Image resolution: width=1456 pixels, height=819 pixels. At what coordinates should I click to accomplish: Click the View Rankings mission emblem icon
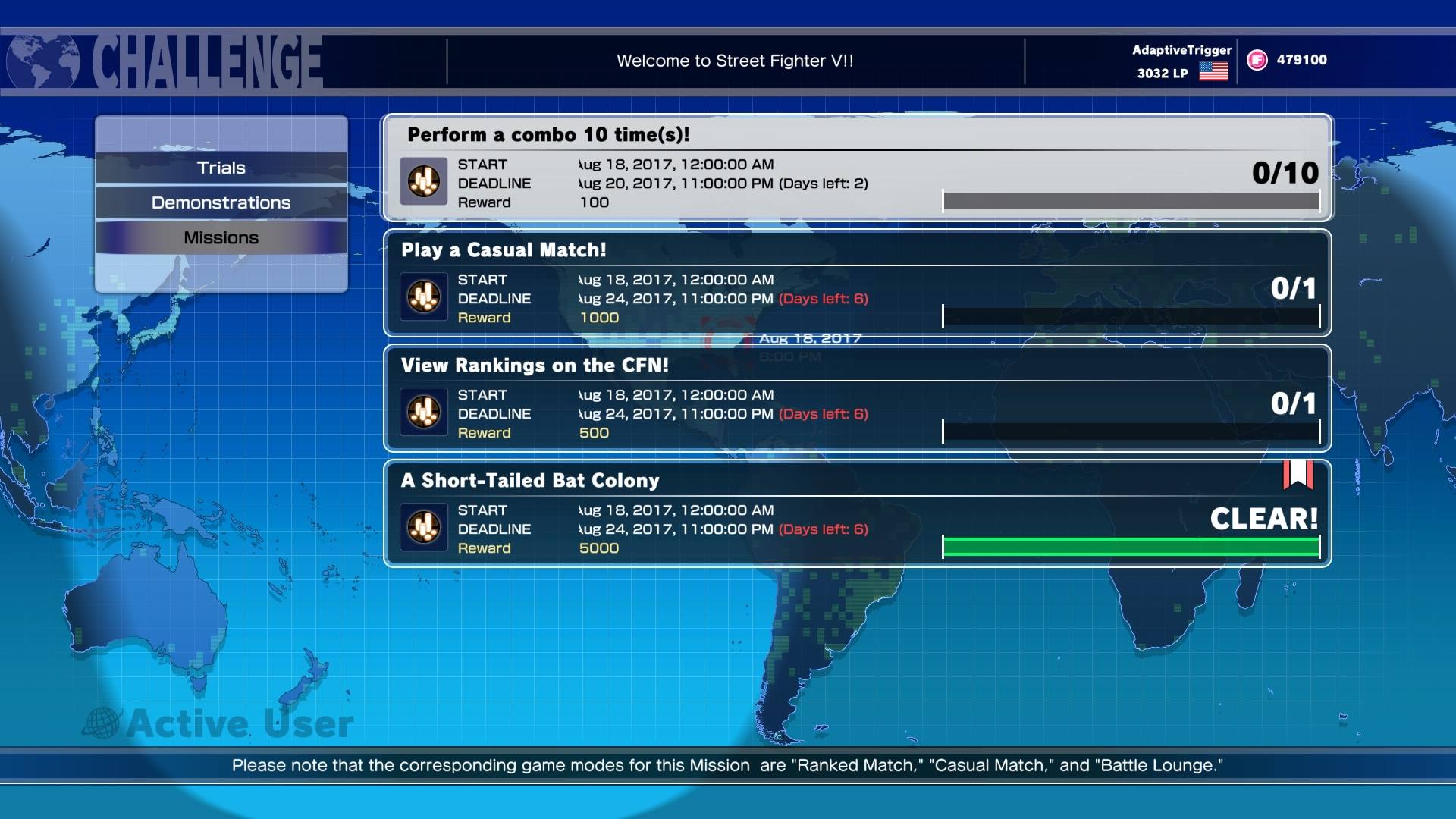424,412
